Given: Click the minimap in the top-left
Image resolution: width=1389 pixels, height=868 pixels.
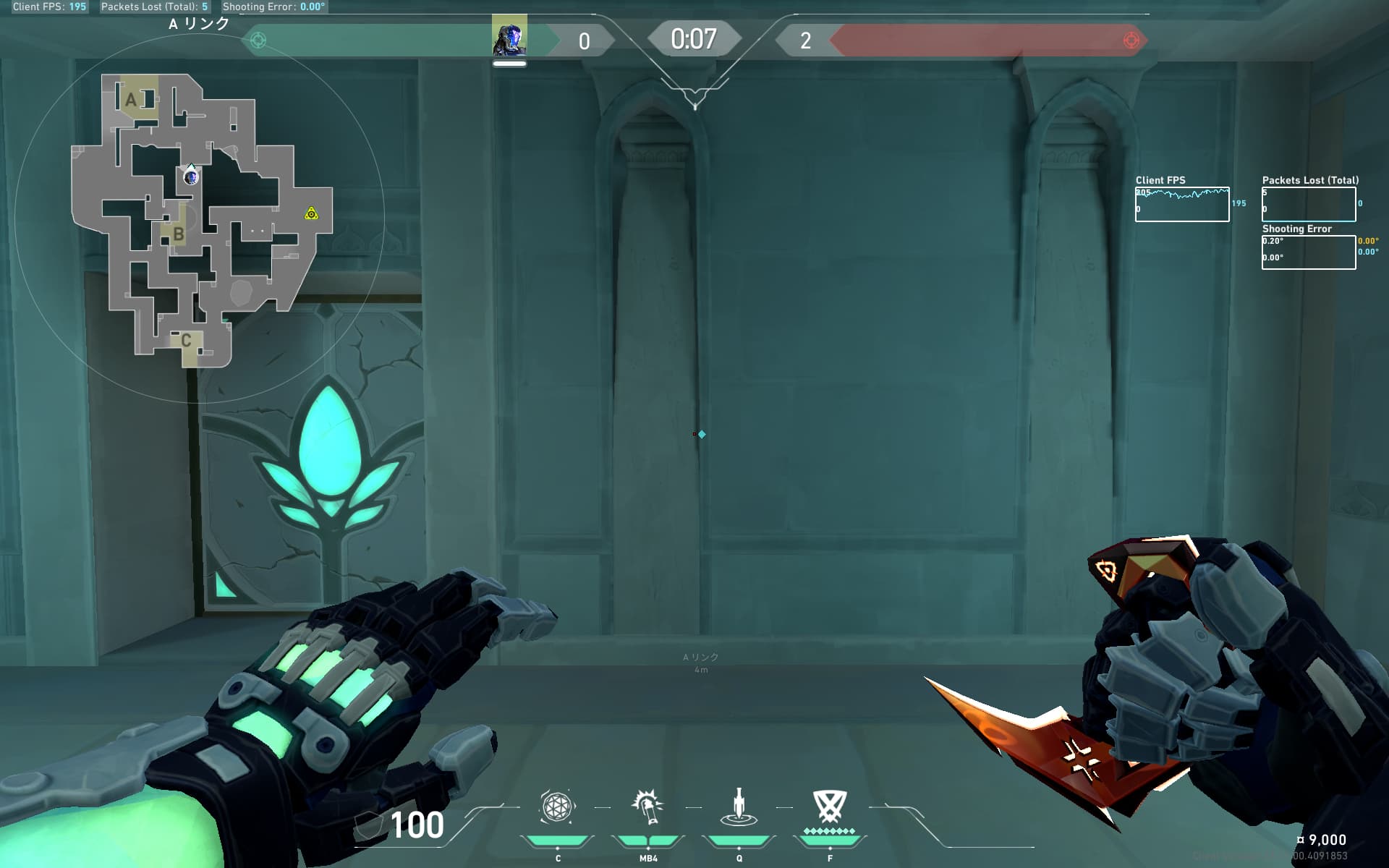Looking at the screenshot, I should [x=199, y=217].
